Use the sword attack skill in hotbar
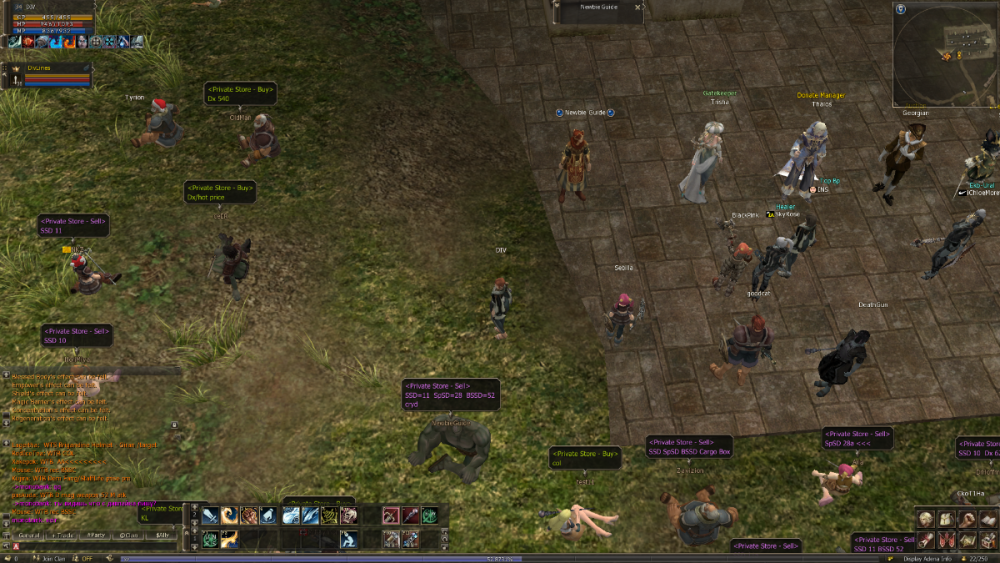The height and width of the screenshot is (563, 1000). 210,516
